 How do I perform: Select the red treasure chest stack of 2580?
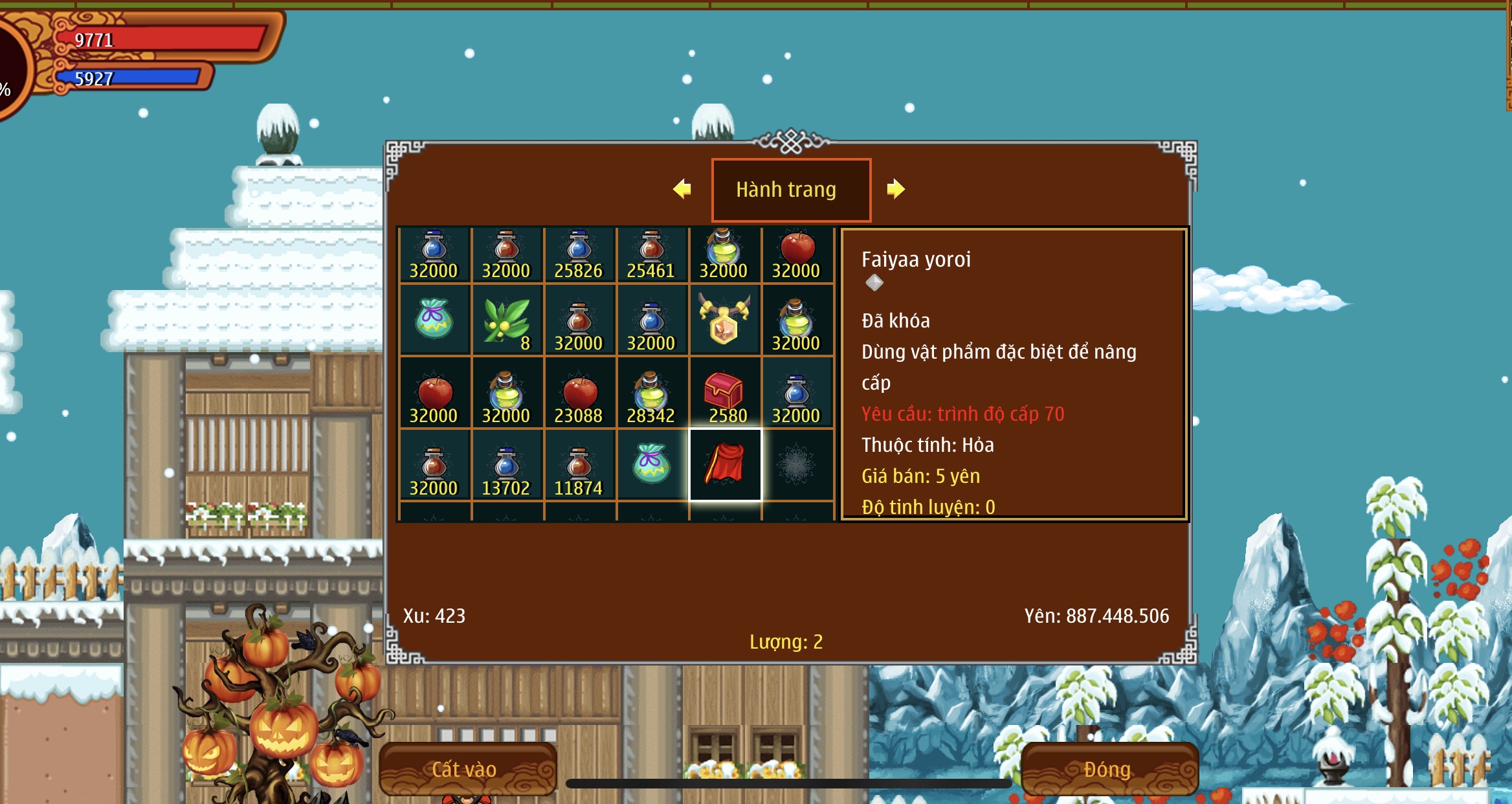tap(725, 392)
